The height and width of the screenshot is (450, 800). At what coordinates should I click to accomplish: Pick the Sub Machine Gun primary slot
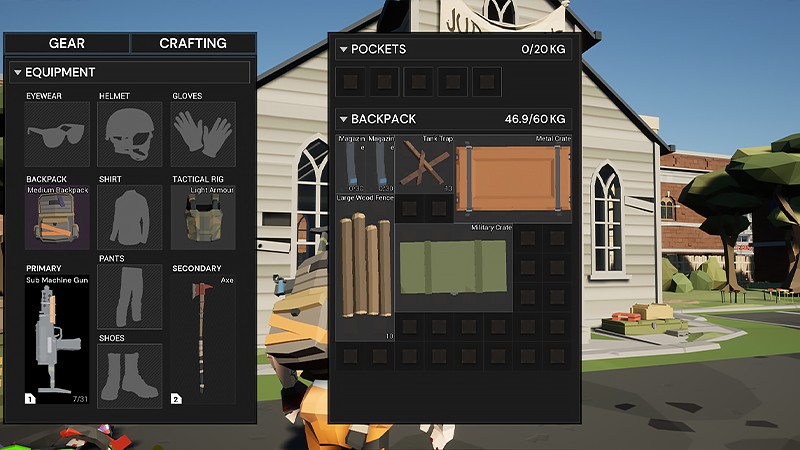tap(57, 337)
